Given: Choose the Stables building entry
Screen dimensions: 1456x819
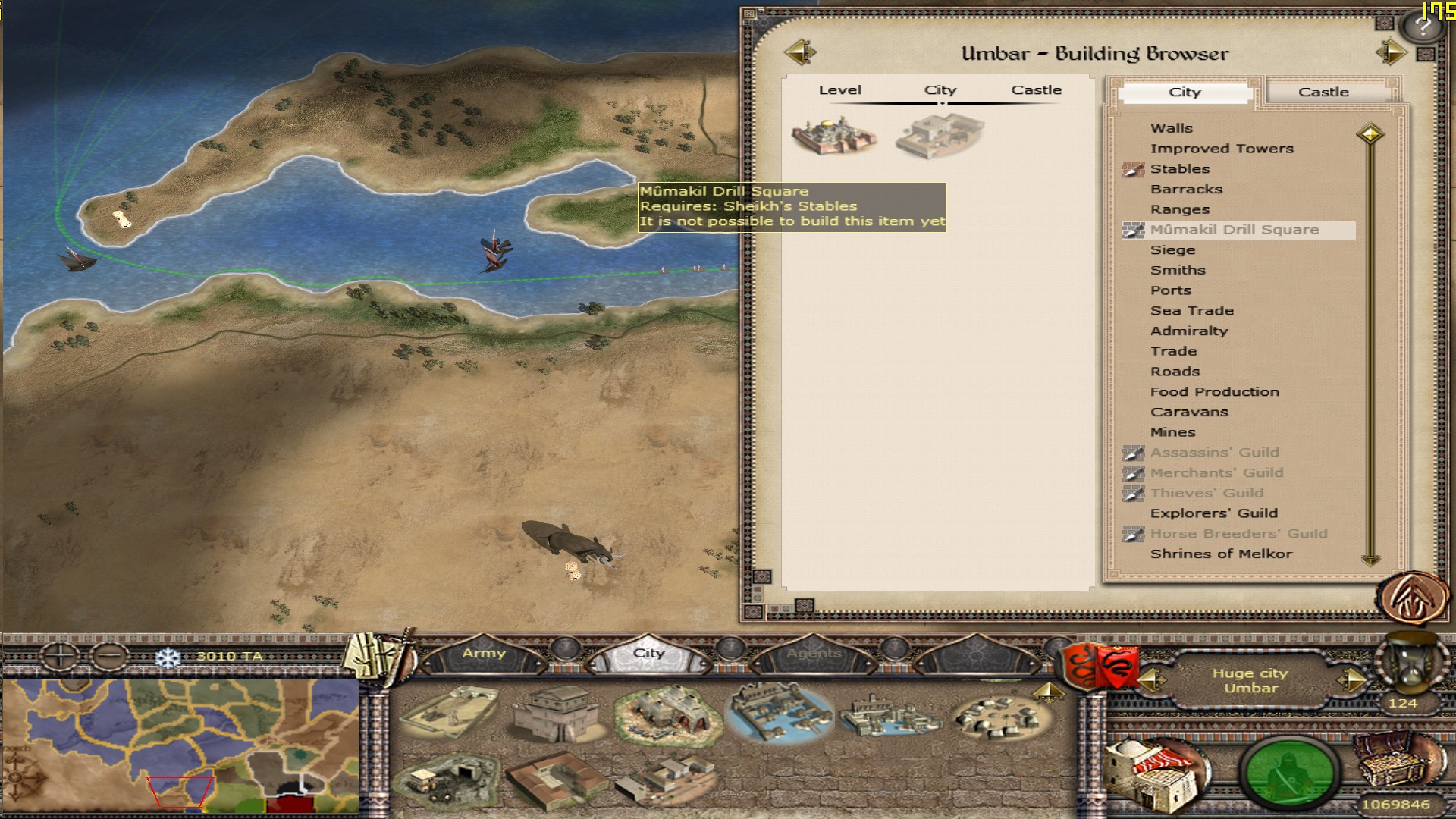Looking at the screenshot, I should (x=1179, y=169).
